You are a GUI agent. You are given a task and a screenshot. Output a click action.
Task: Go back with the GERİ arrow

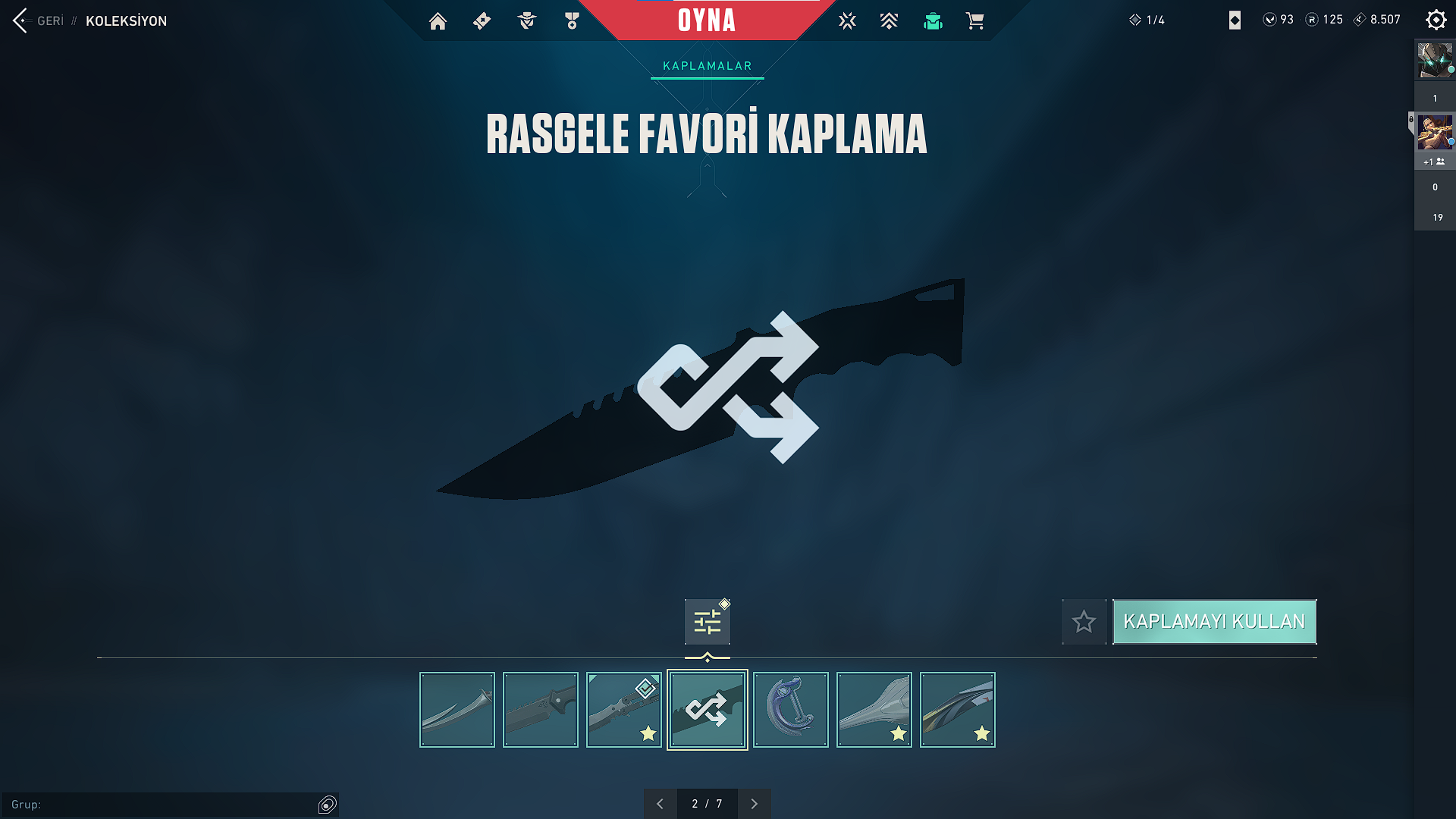21,20
